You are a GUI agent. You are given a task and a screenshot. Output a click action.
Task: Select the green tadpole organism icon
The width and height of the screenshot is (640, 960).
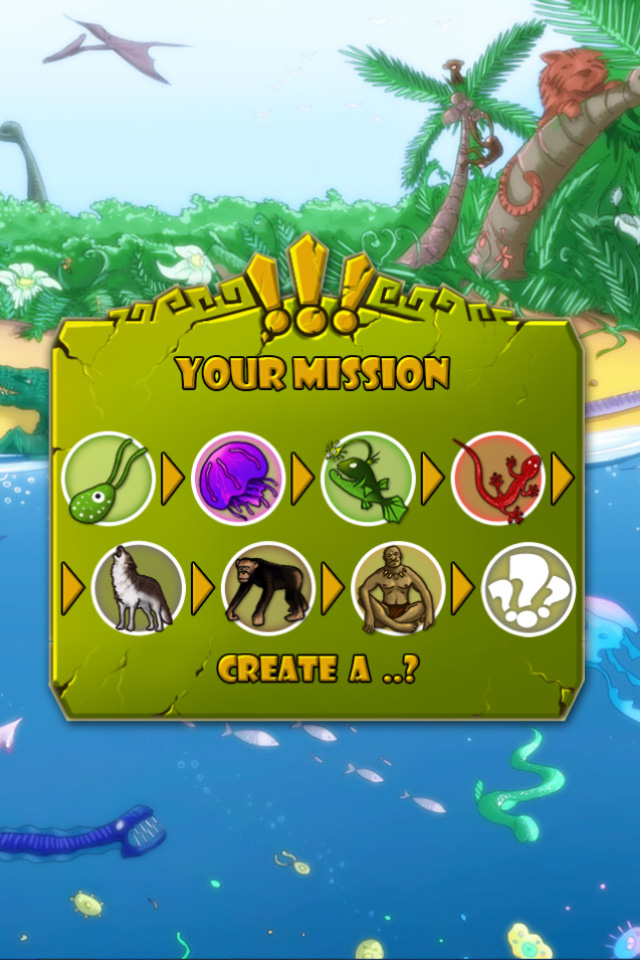107,479
